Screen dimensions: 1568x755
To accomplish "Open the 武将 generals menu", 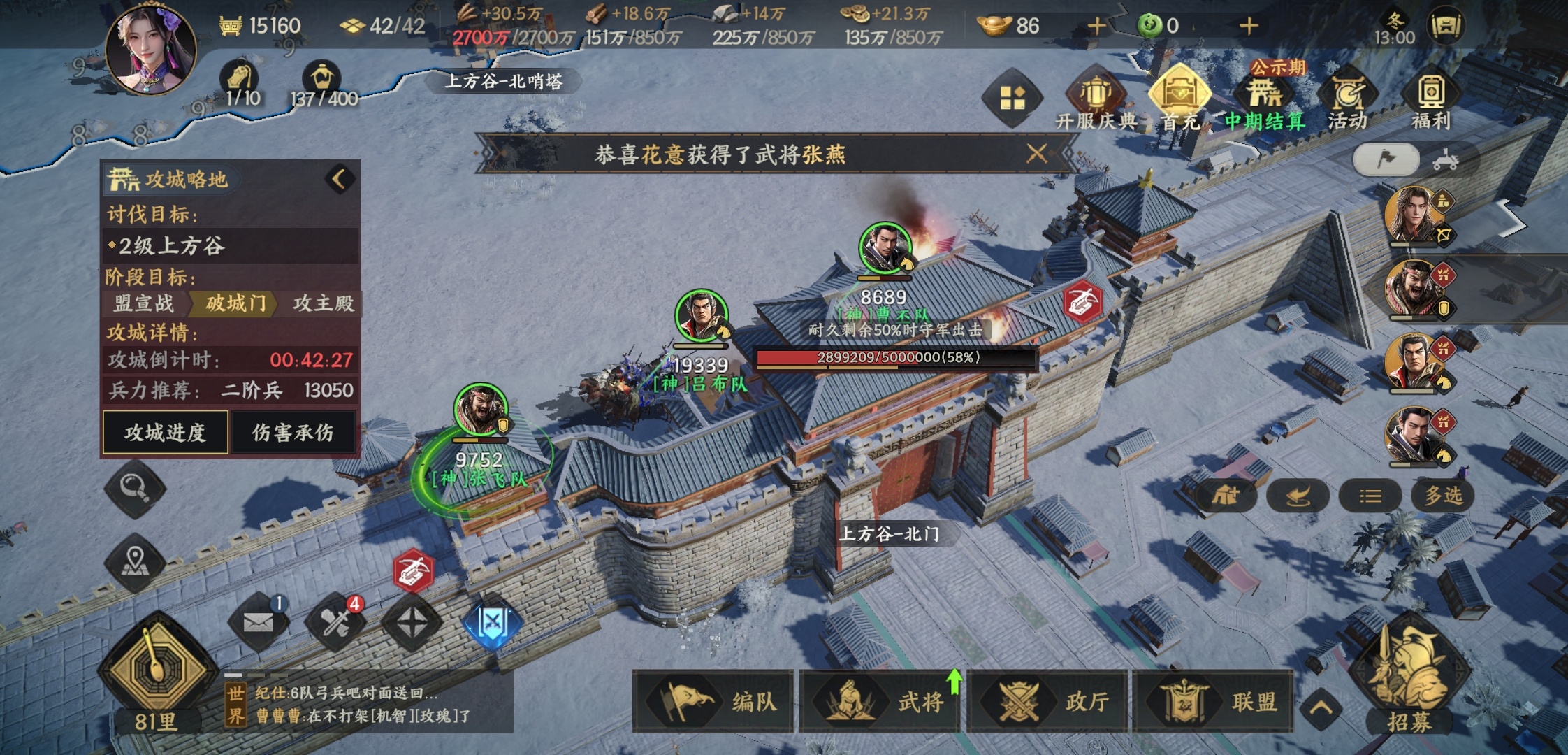I will [880, 701].
